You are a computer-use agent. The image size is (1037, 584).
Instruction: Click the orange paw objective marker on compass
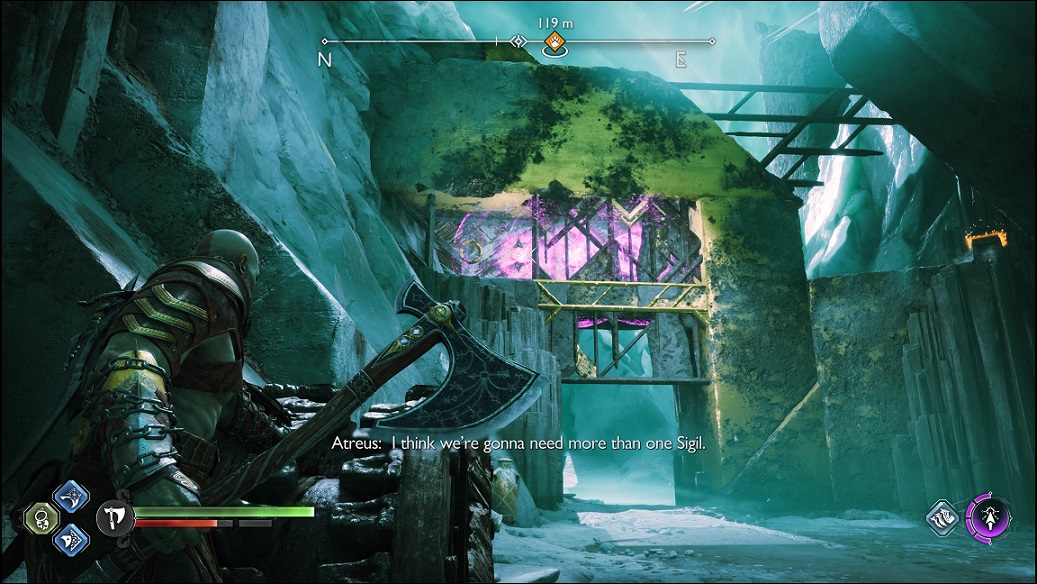pyautogui.click(x=553, y=42)
